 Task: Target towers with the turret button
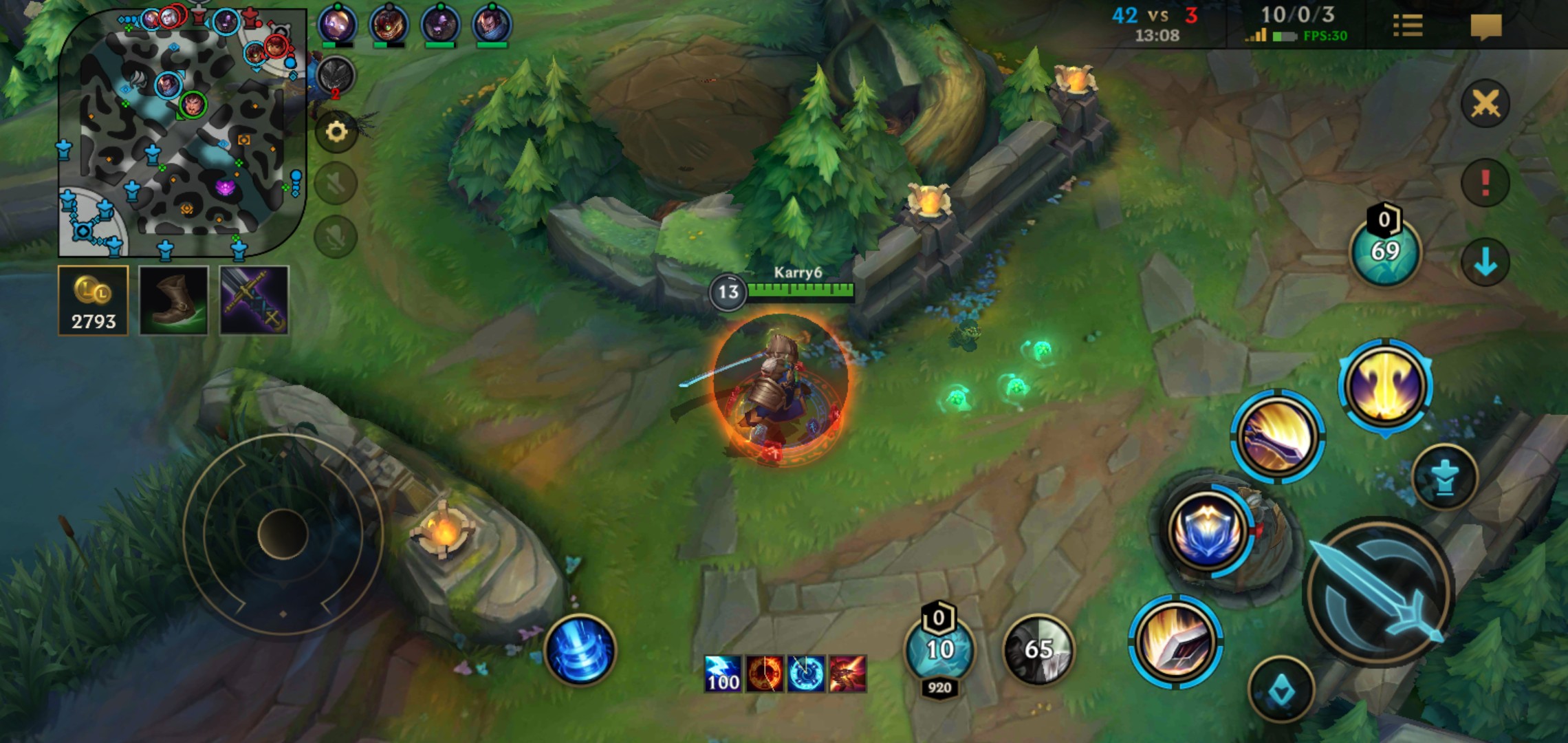coord(1444,477)
